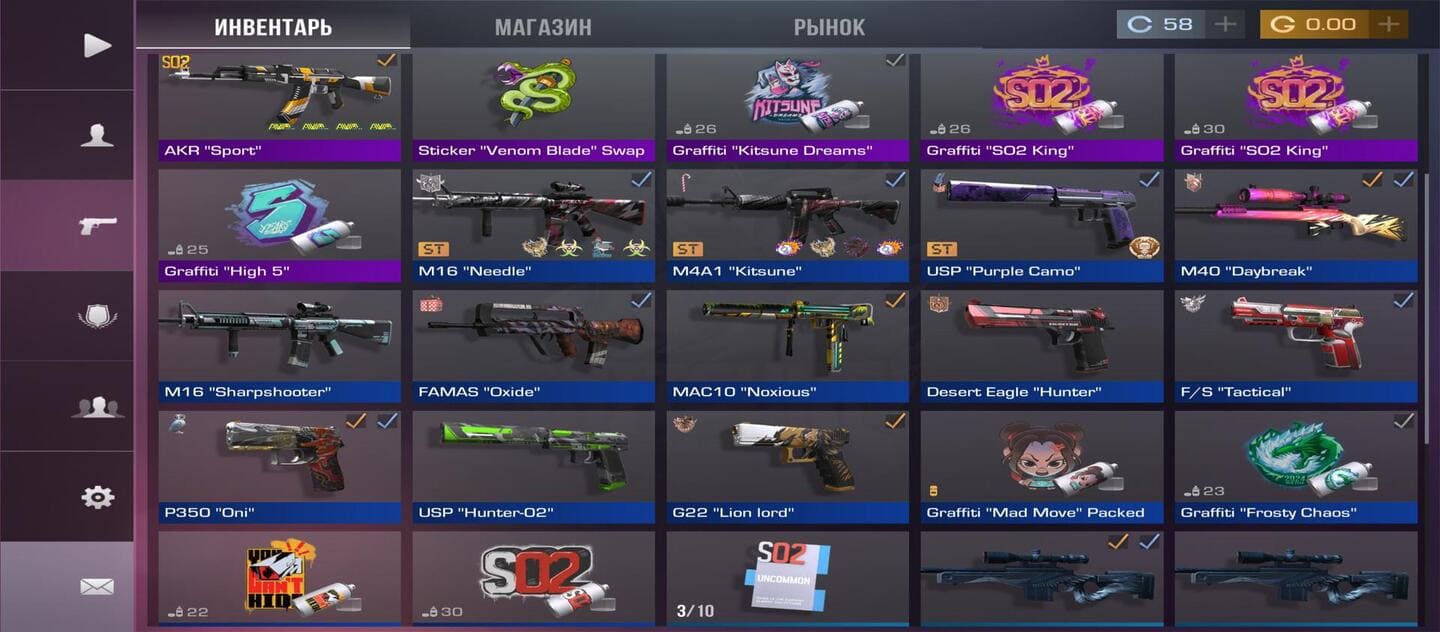Select the Graffiti "Frosty Chaos" item

coord(1296,466)
